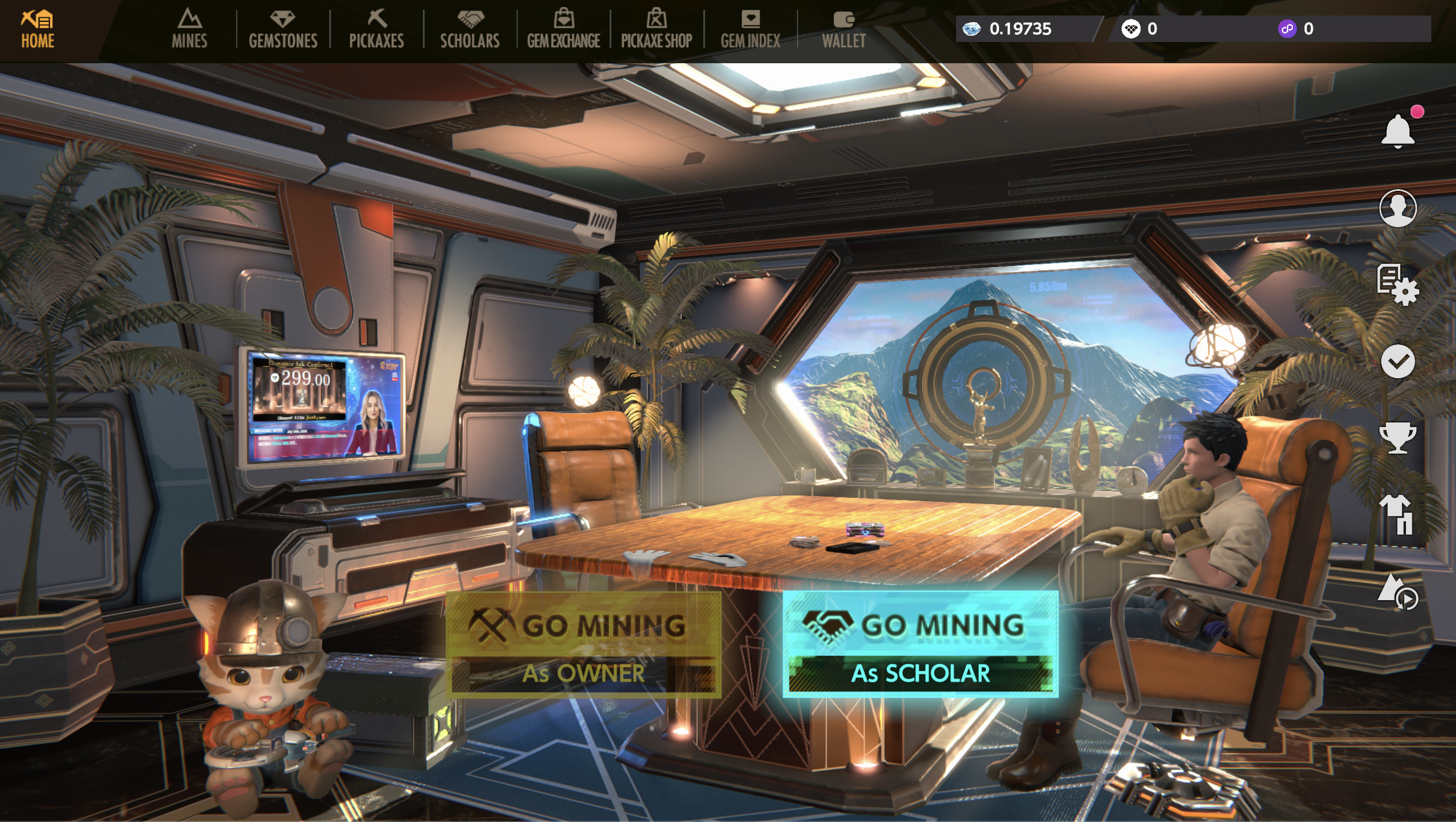Image resolution: width=1456 pixels, height=822 pixels.
Task: Open your player profile avatar icon
Action: coord(1399,209)
